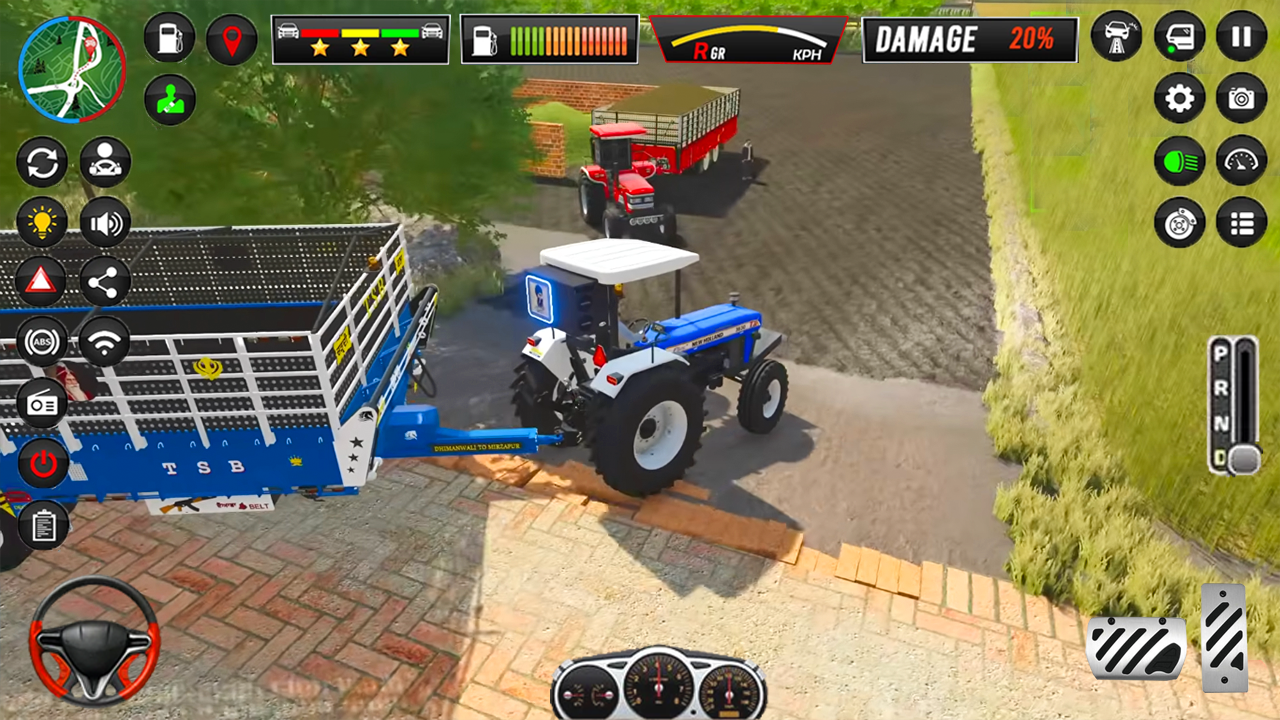Tap the radio icon on left panel
This screenshot has width=1280, height=720.
click(42, 404)
